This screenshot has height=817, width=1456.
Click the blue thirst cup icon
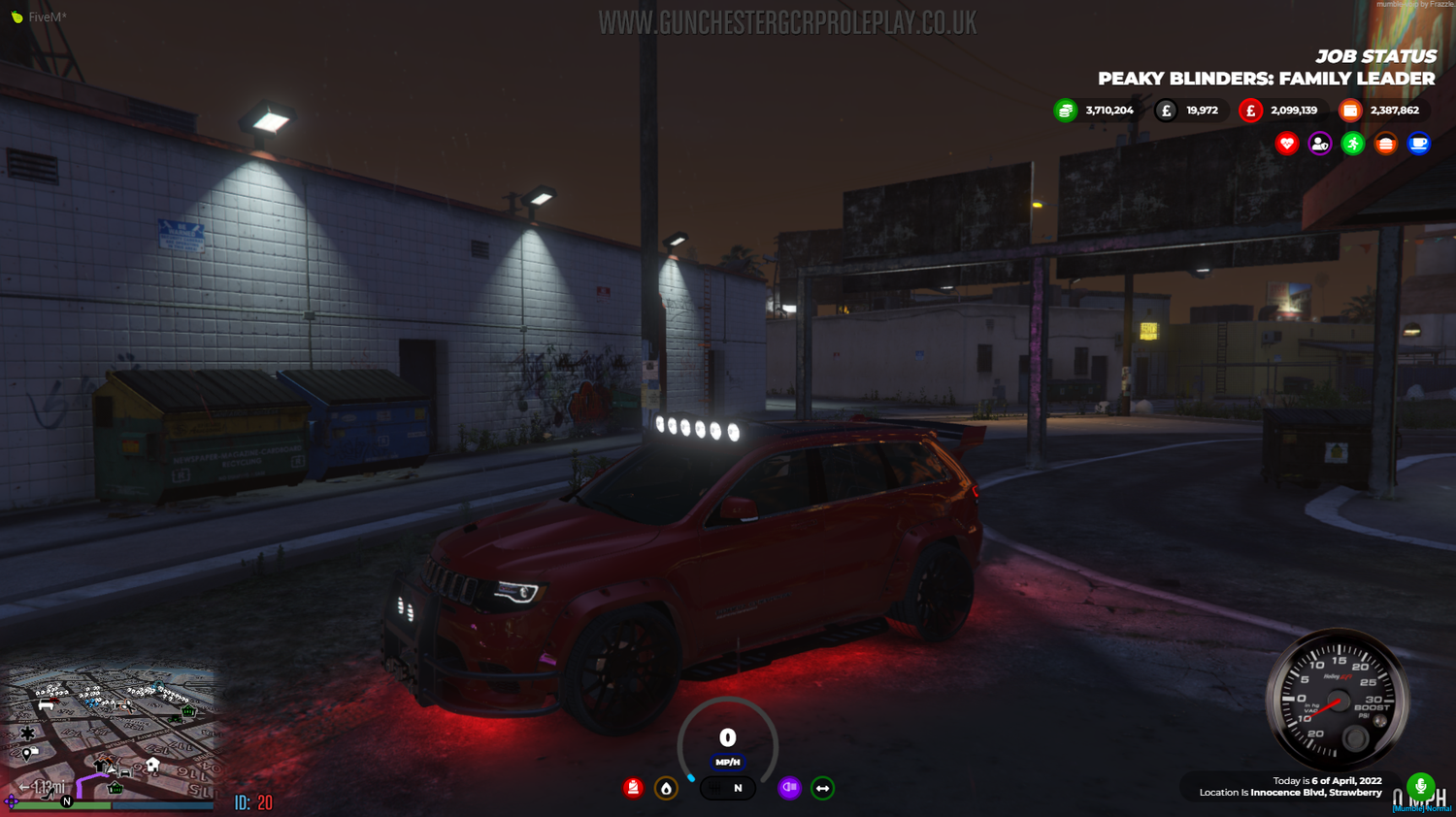pyautogui.click(x=1419, y=144)
